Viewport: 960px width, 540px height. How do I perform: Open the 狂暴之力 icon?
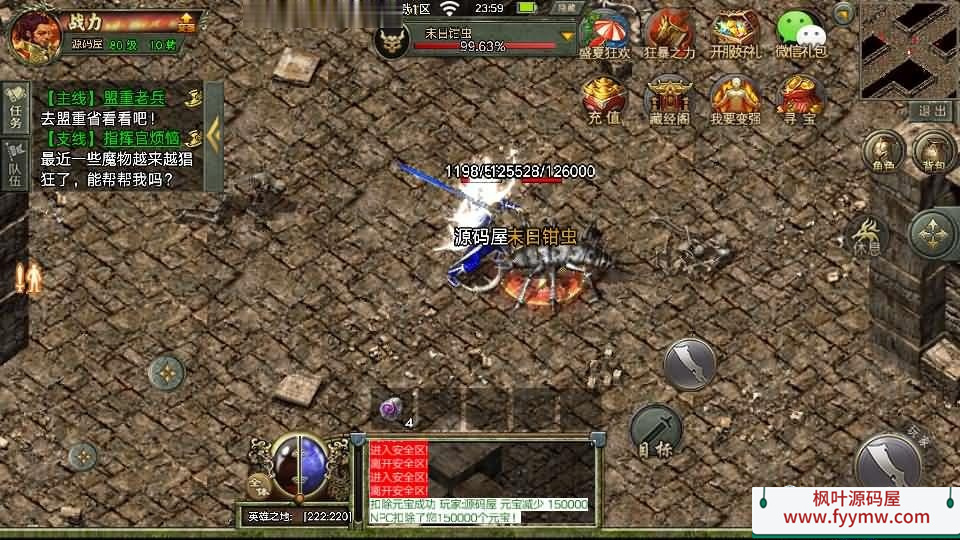pyautogui.click(x=669, y=35)
